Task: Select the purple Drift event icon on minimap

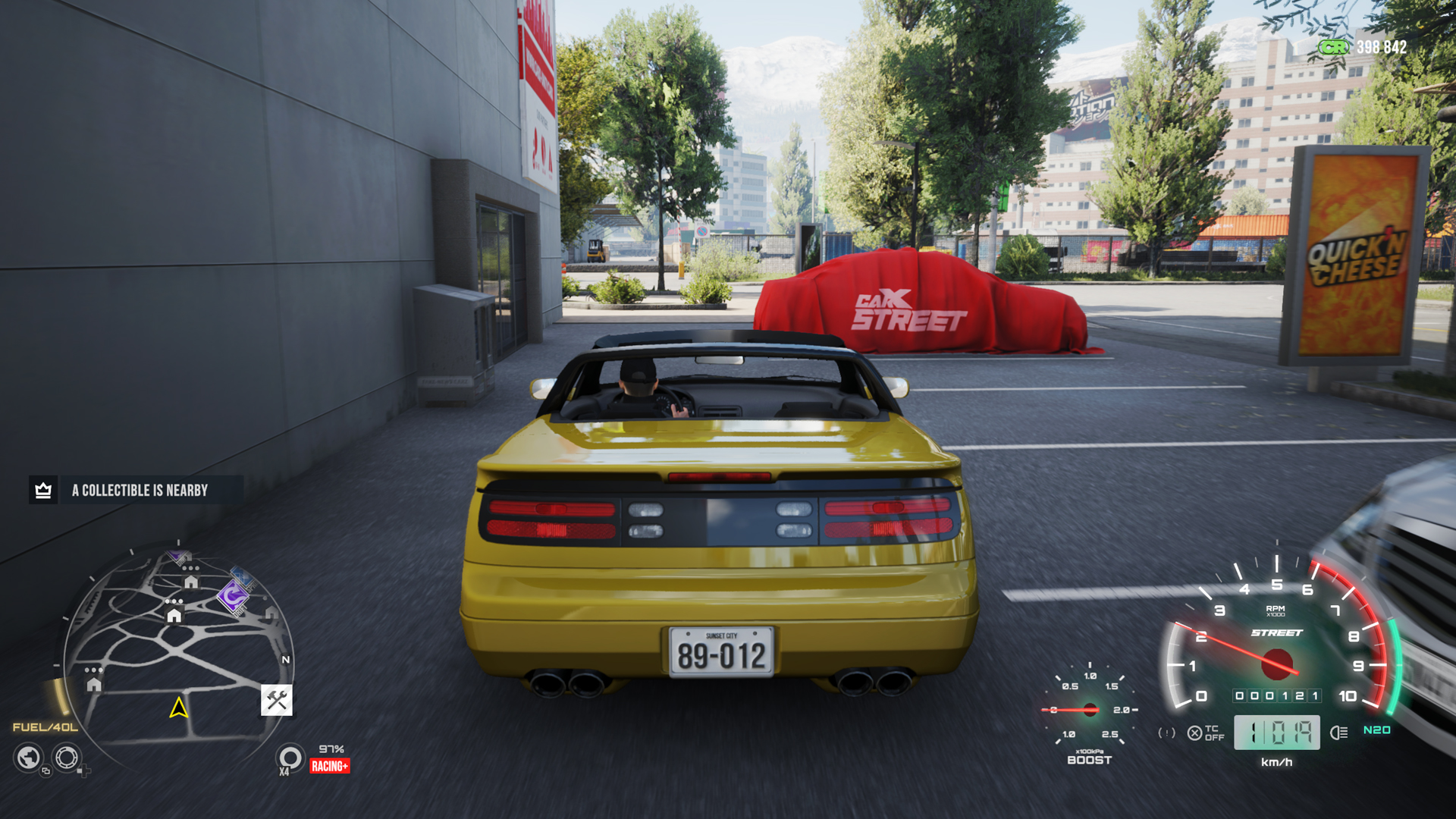Action: tap(234, 597)
